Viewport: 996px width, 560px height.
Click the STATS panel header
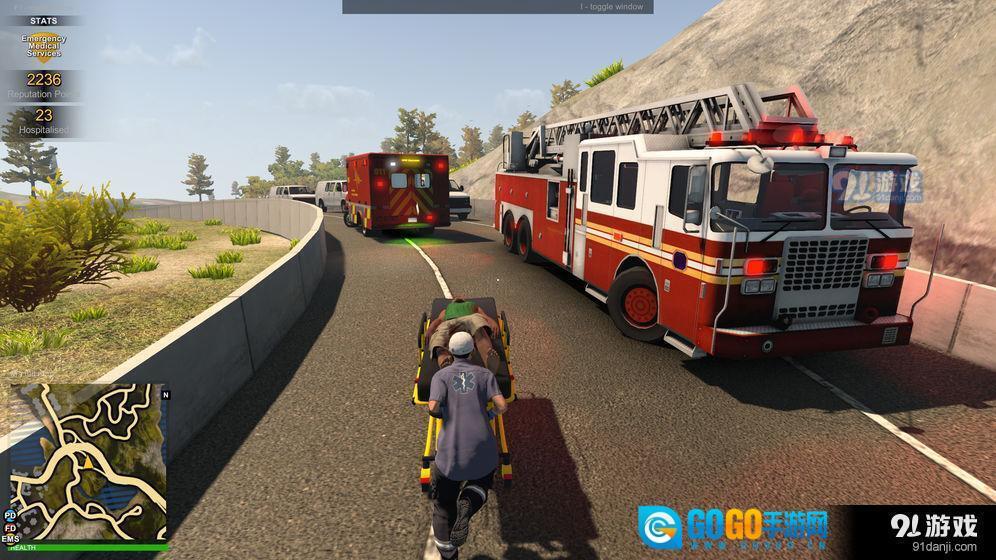43,20
